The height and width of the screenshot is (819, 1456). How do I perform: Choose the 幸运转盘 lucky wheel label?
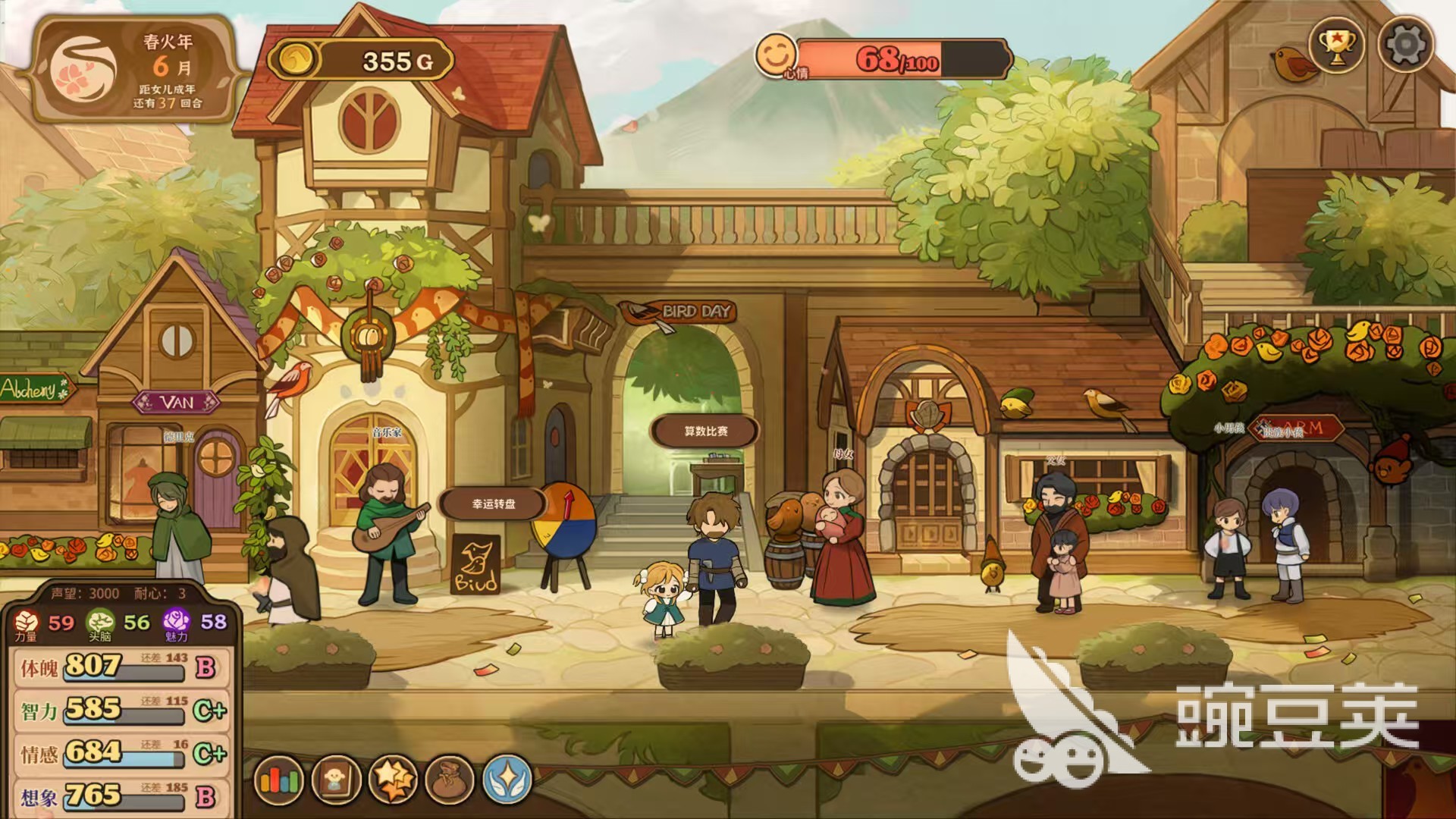pos(494,504)
